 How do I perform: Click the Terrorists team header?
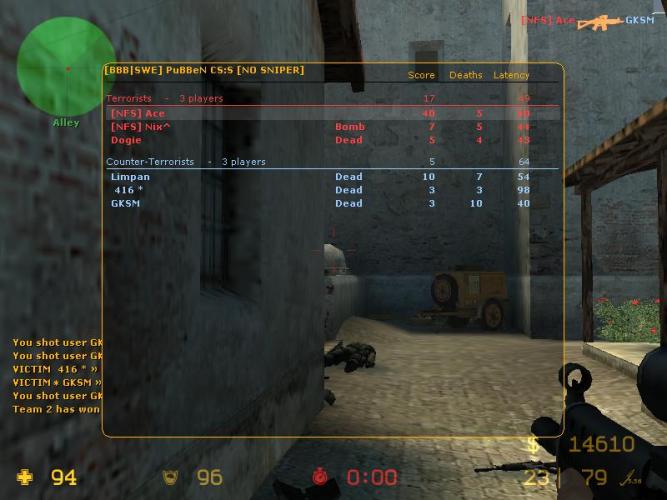point(129,99)
